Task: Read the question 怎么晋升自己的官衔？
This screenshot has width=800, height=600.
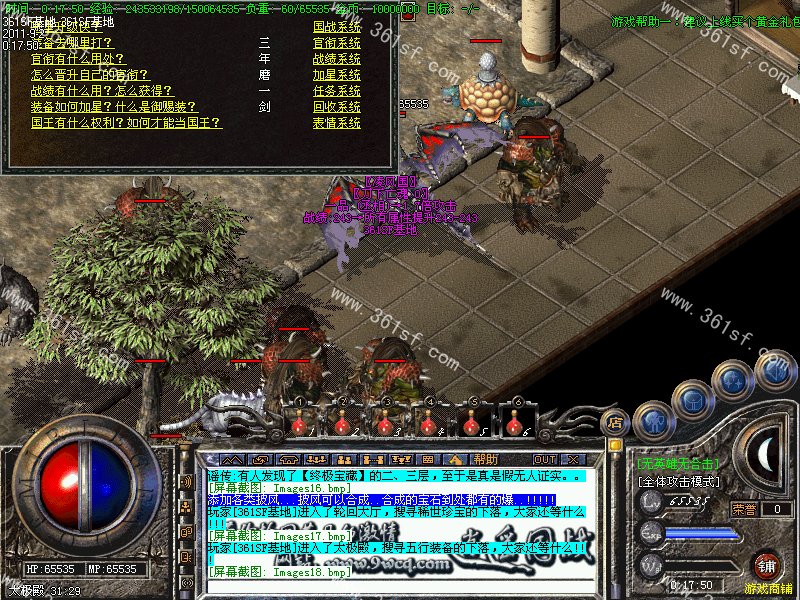Action: [x=84, y=75]
